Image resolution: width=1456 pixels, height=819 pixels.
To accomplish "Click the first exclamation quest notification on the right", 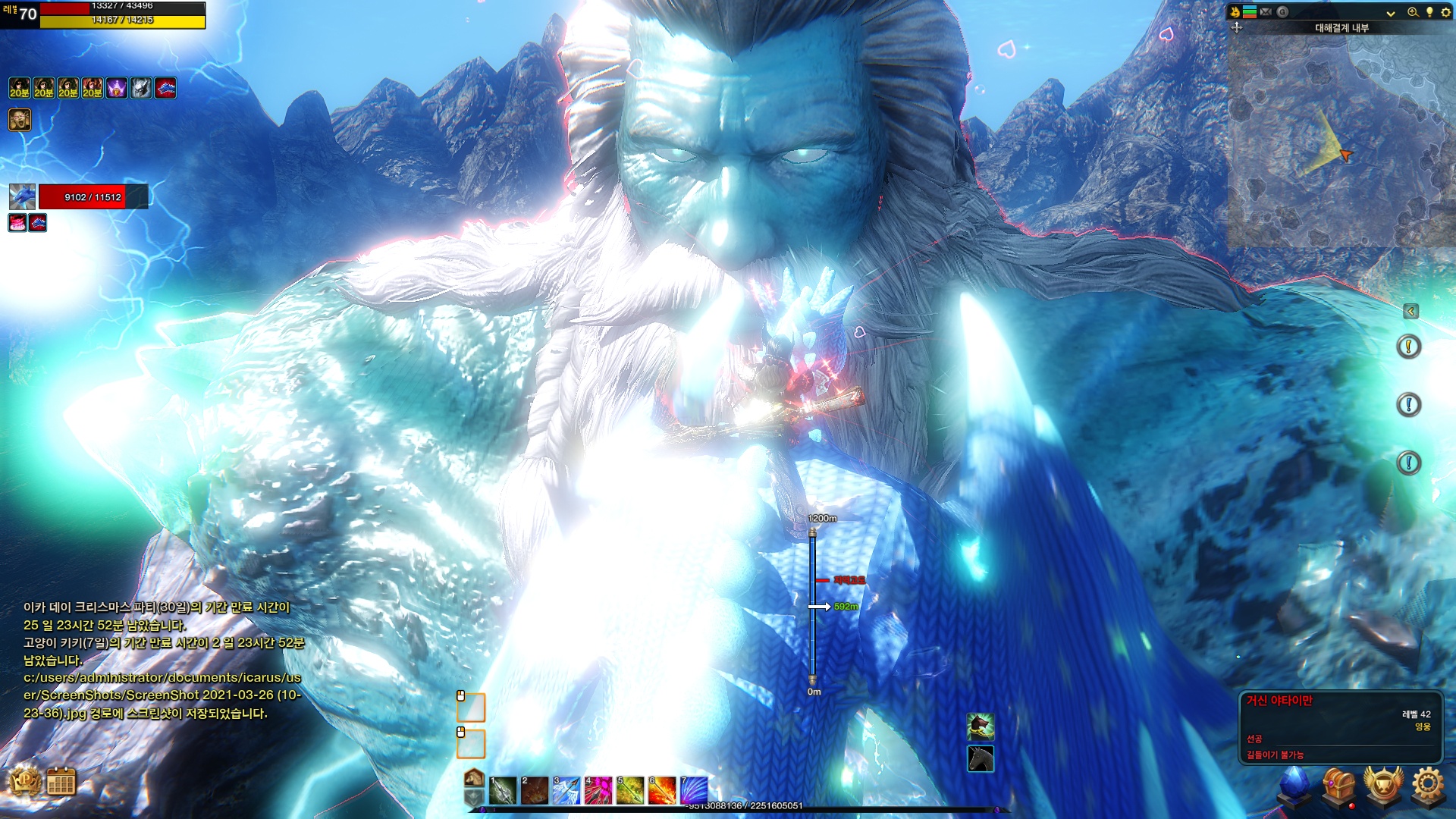I will tap(1409, 347).
